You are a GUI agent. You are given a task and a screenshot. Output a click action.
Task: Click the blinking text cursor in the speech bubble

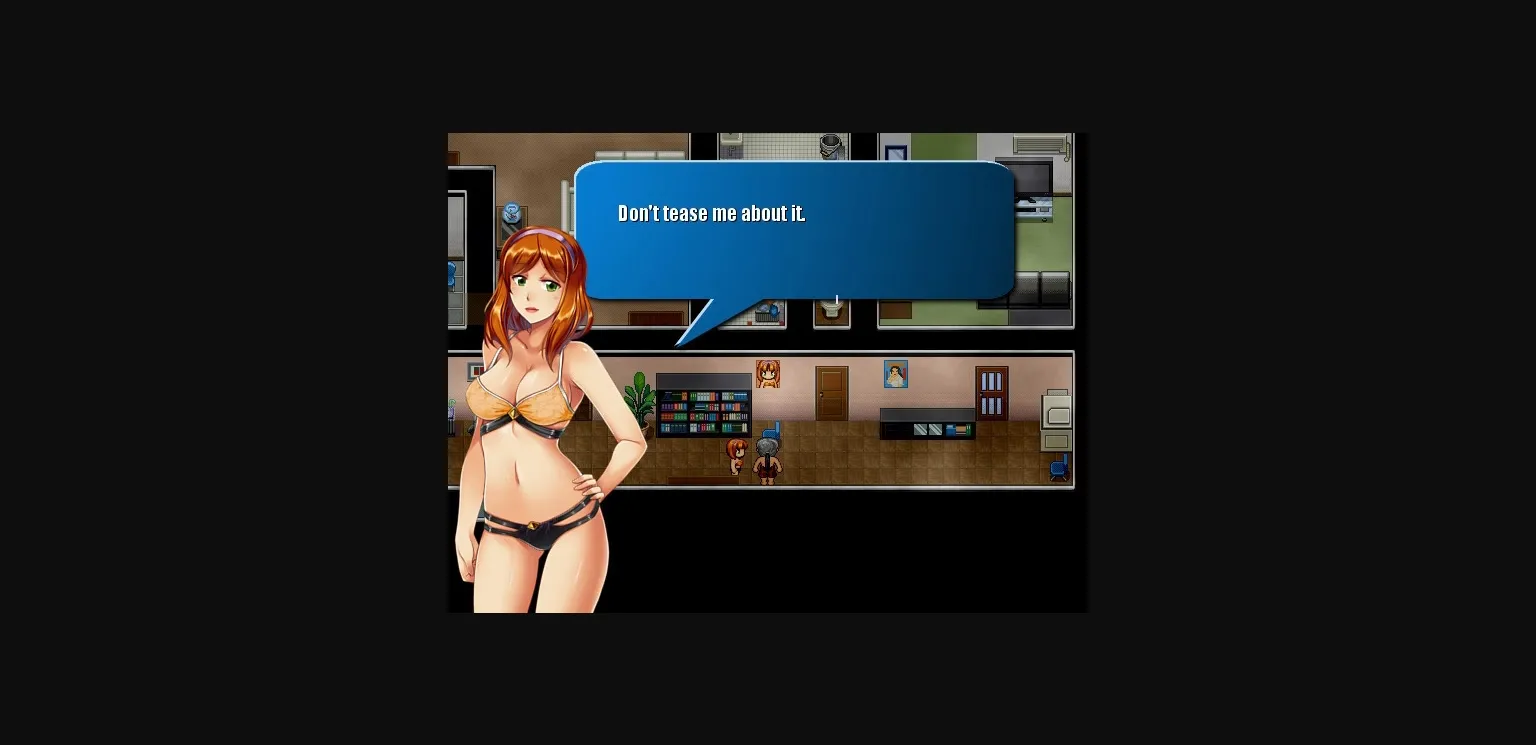(x=835, y=297)
